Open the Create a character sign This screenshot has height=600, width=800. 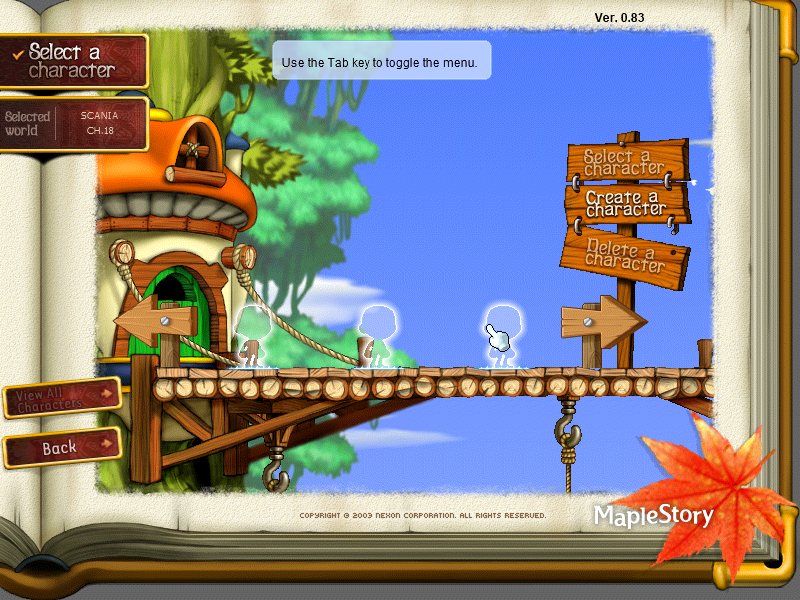pyautogui.click(x=626, y=203)
